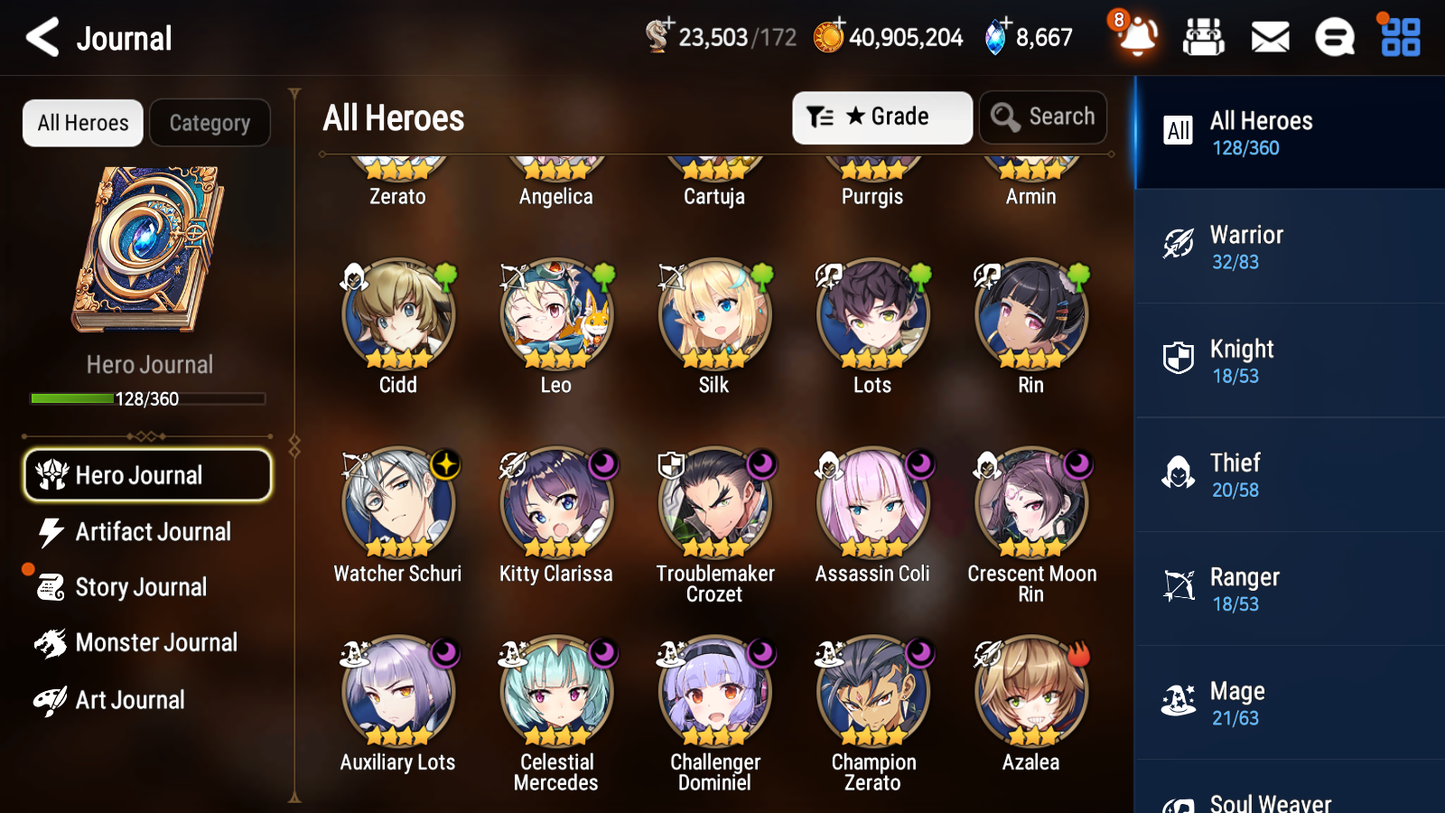This screenshot has height=813, width=1445.
Task: Open the inventory icon in the top bar
Action: (x=1204, y=36)
